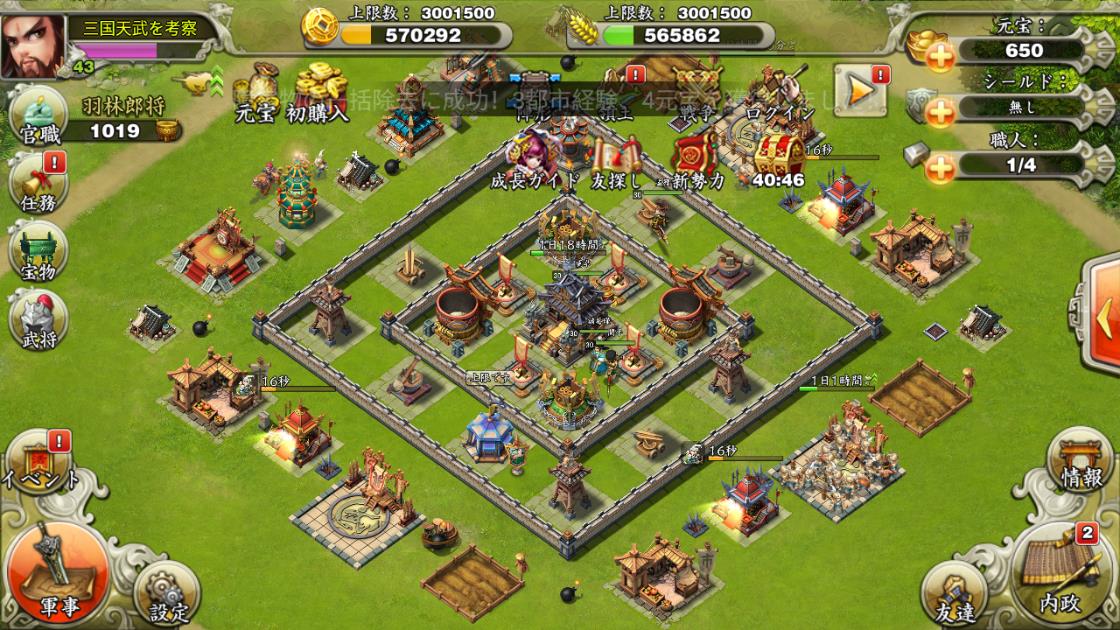The height and width of the screenshot is (630, 1120).
Task: Add craftsmen with the 職人 plus button
Action: (941, 170)
